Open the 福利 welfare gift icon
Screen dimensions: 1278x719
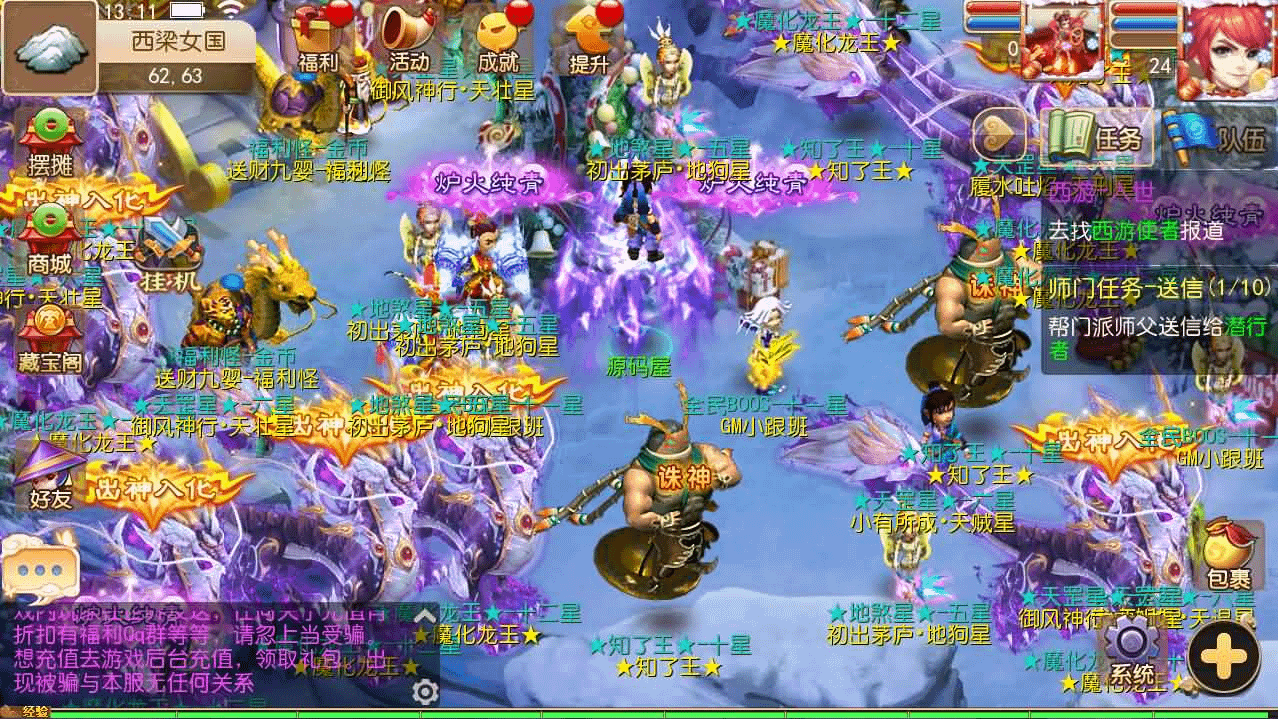point(319,40)
